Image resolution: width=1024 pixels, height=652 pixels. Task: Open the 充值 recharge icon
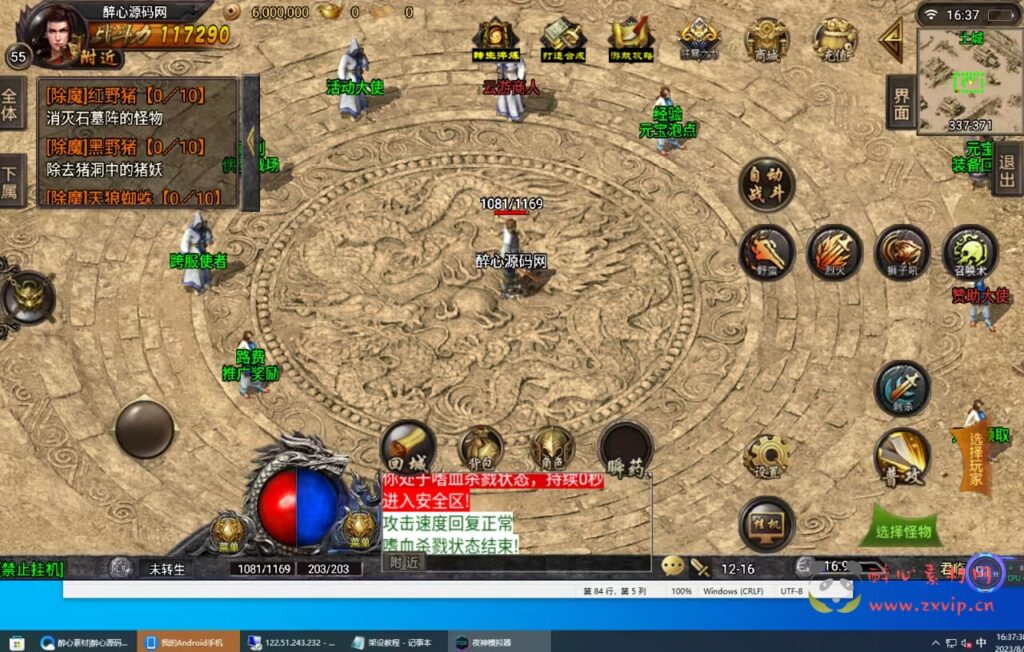[834, 40]
